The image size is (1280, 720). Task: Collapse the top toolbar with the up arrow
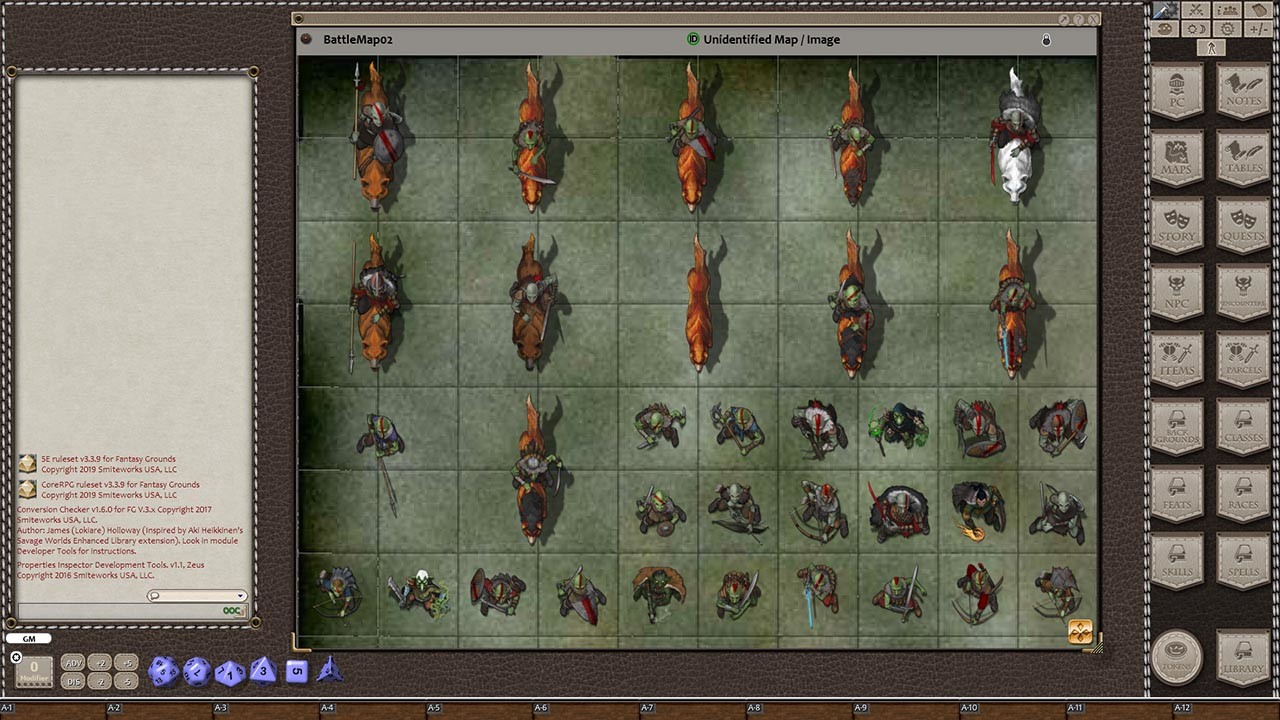click(1210, 47)
